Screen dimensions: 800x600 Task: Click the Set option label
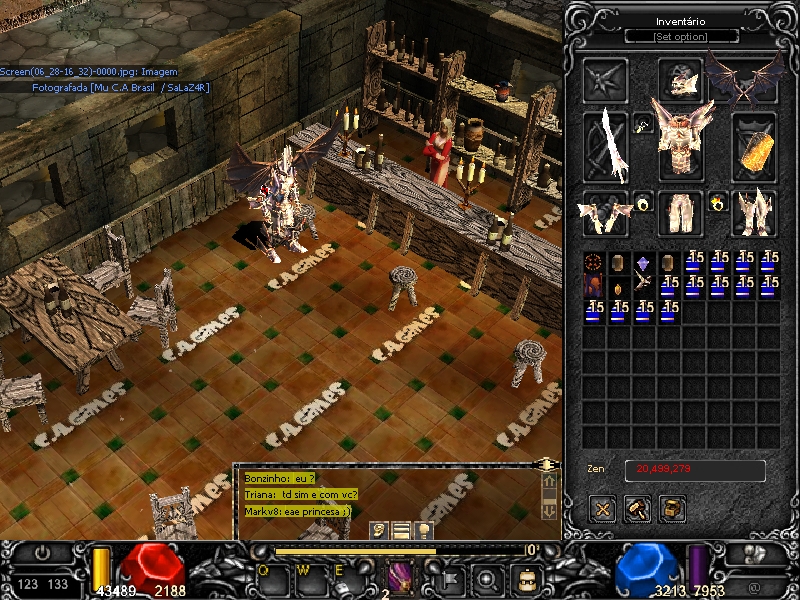[x=681, y=37]
